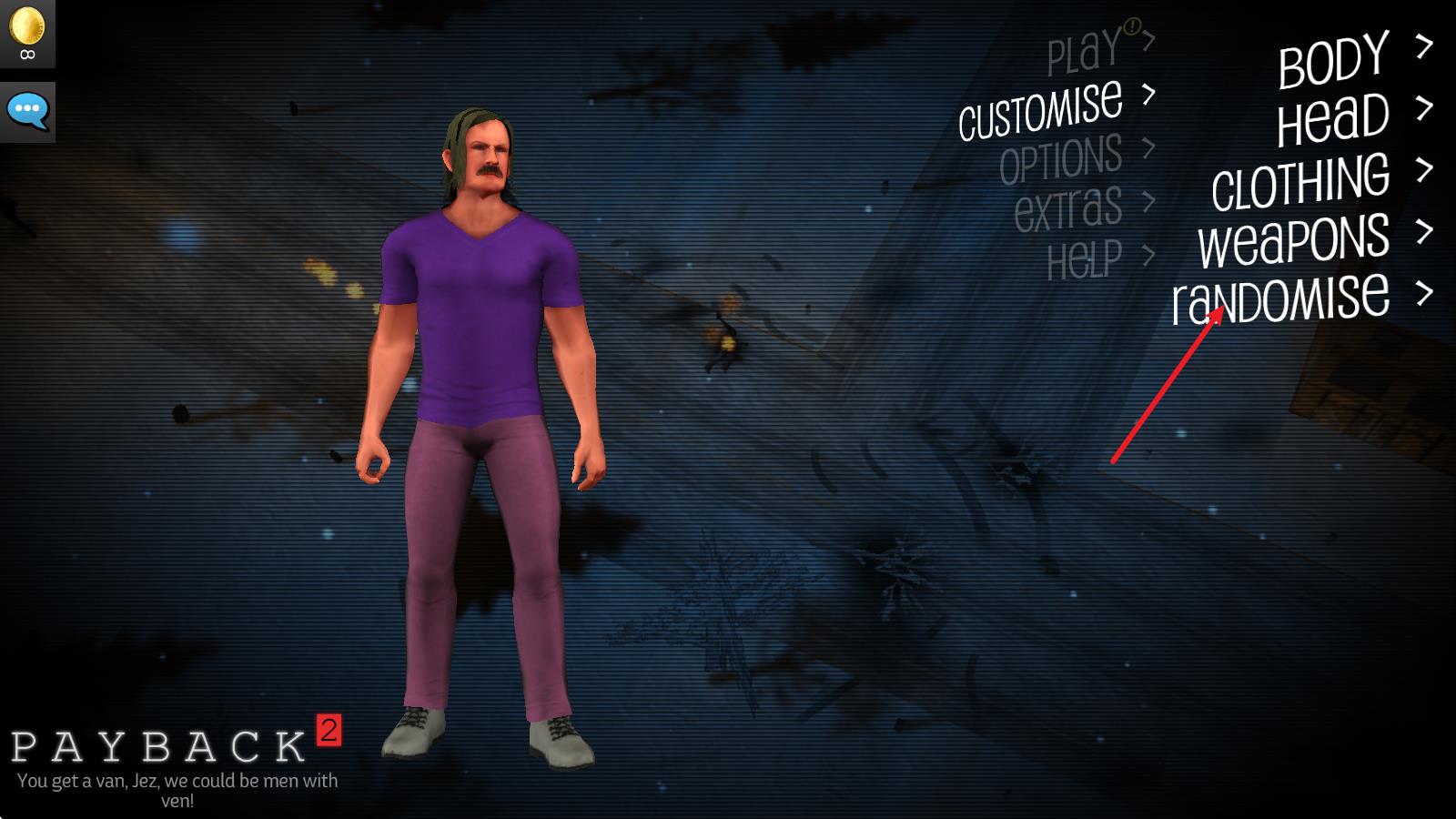
Task: Open the Help menu
Action: tap(1085, 259)
